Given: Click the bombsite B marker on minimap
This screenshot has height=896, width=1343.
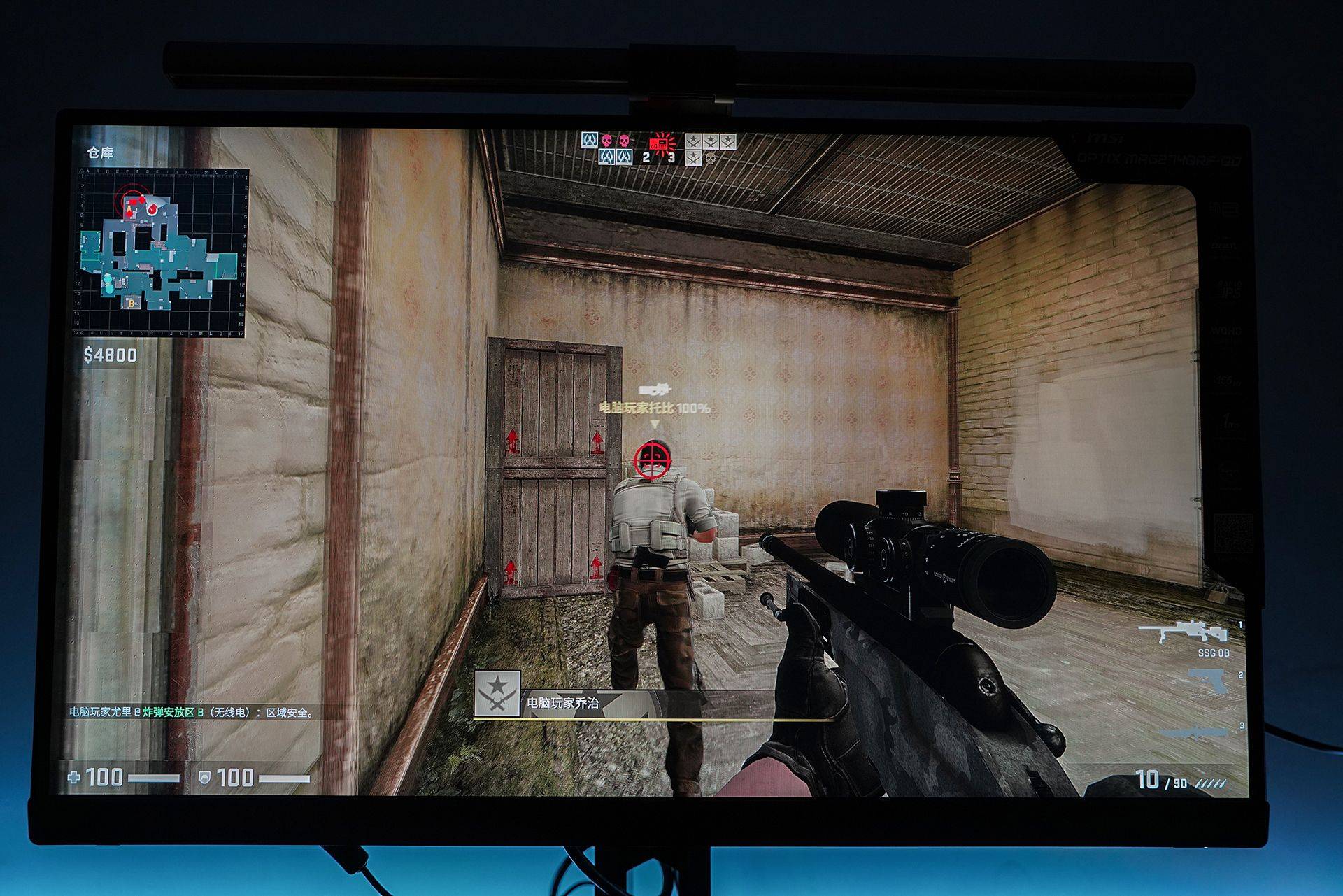Looking at the screenshot, I should (x=131, y=304).
